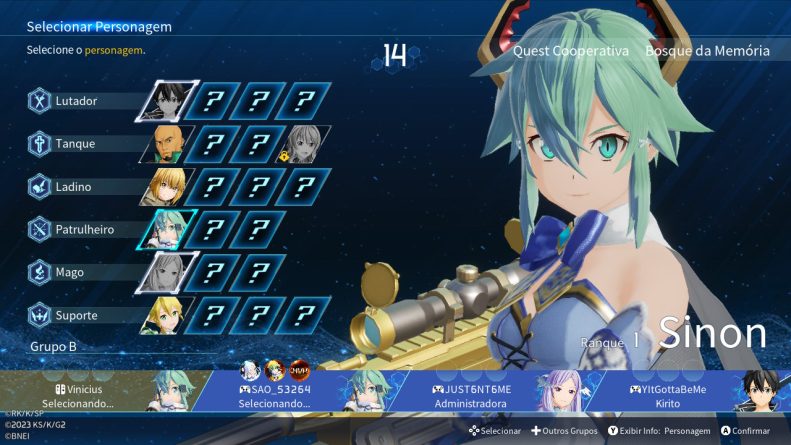The image size is (791, 445).
Task: Choose the Agil portrait in the Tanque row
Action: coord(166,144)
